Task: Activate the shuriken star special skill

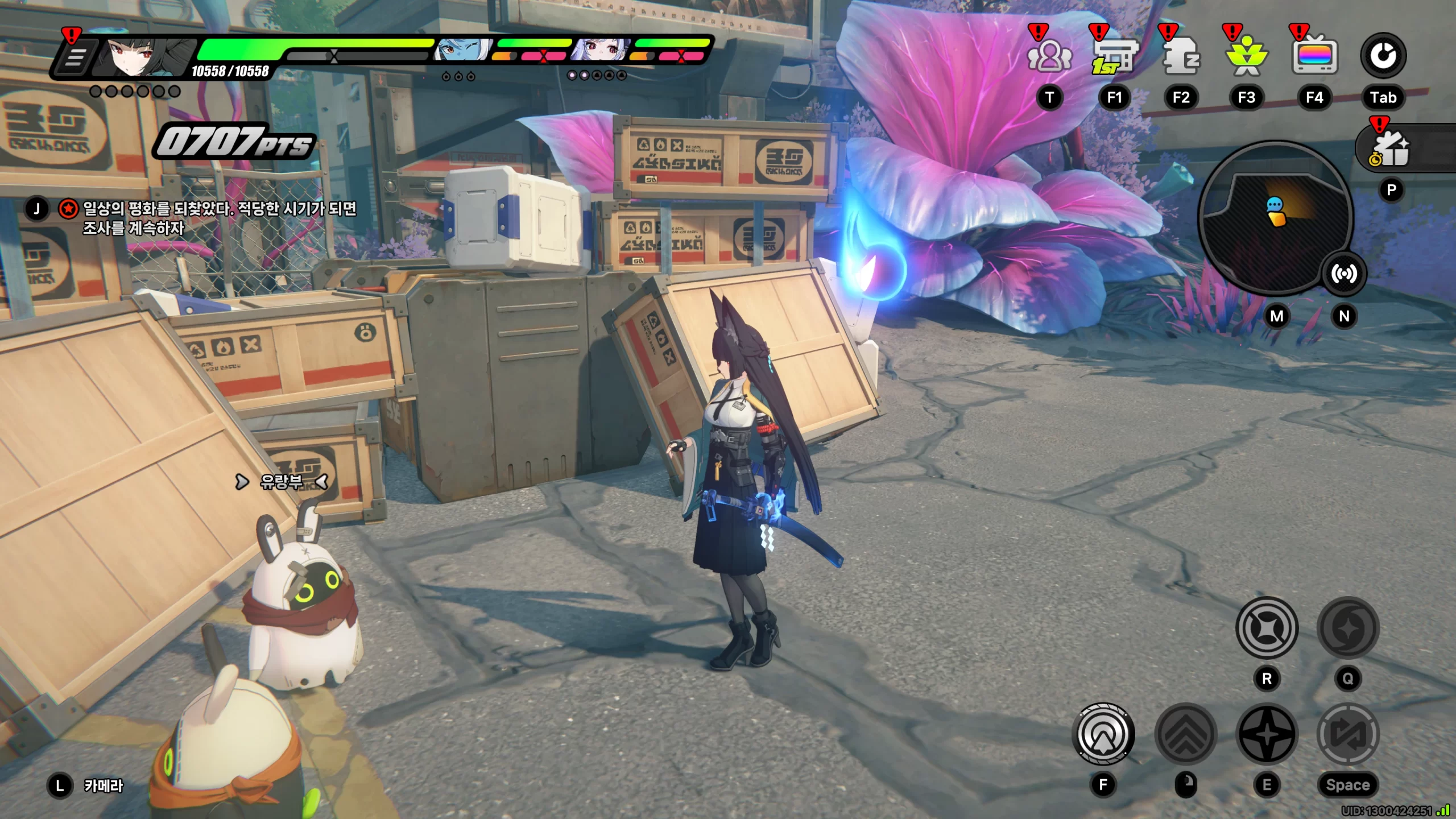Action: pyautogui.click(x=1267, y=734)
